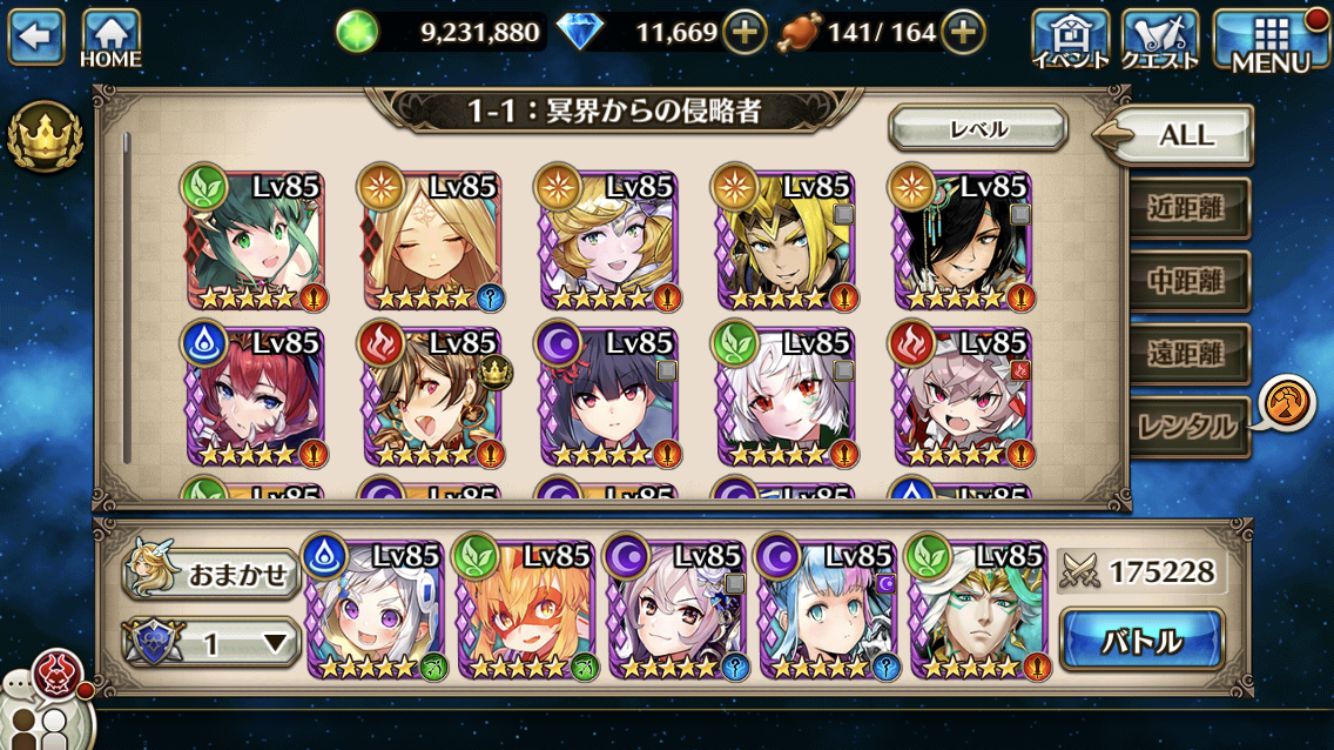Switch to the レンタル rental tab
This screenshot has width=1334, height=750.
[x=1188, y=427]
